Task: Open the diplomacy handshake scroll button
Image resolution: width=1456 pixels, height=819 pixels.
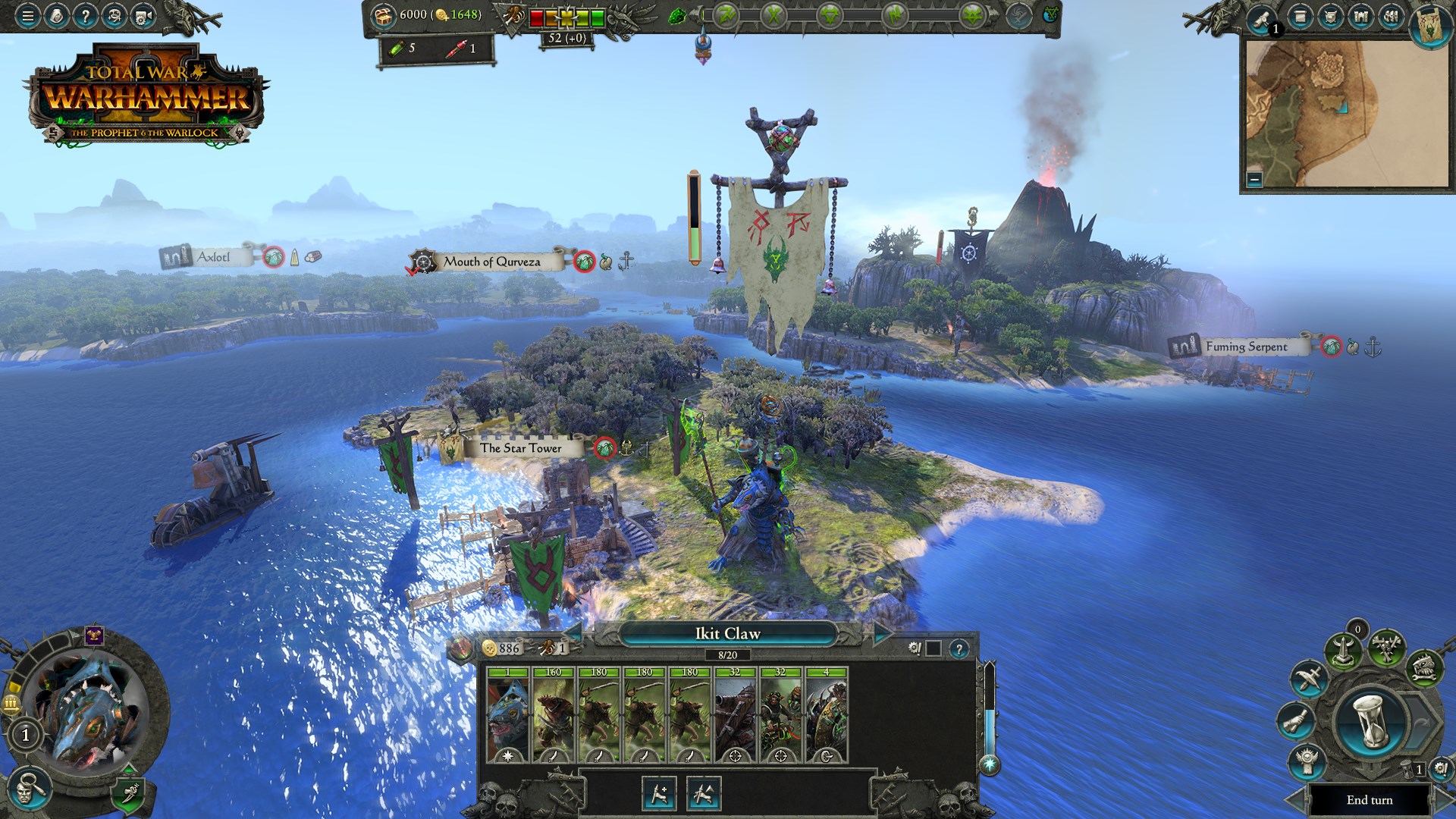Action: click(x=1295, y=720)
